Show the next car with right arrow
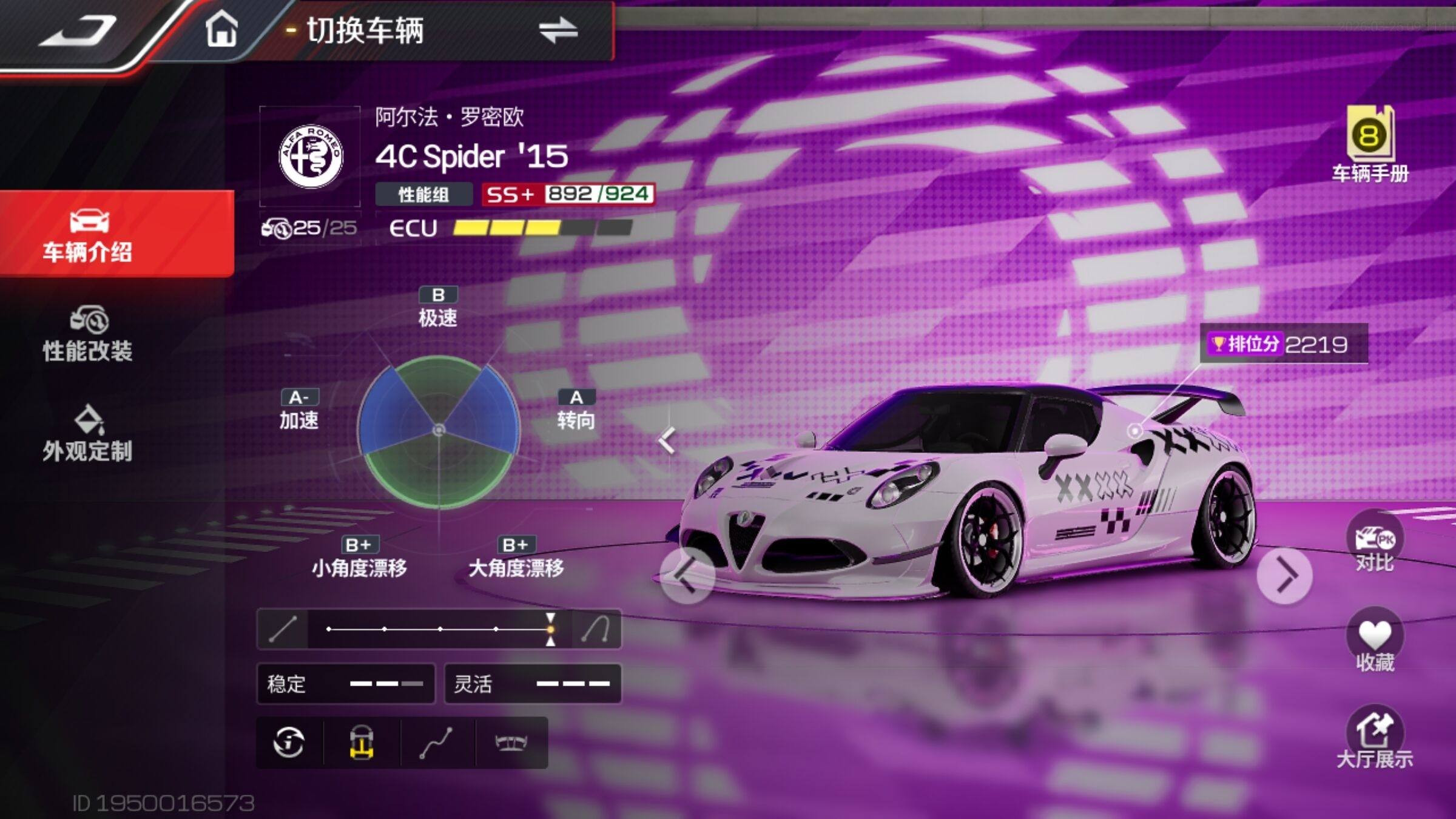The height and width of the screenshot is (819, 1456). click(1284, 575)
